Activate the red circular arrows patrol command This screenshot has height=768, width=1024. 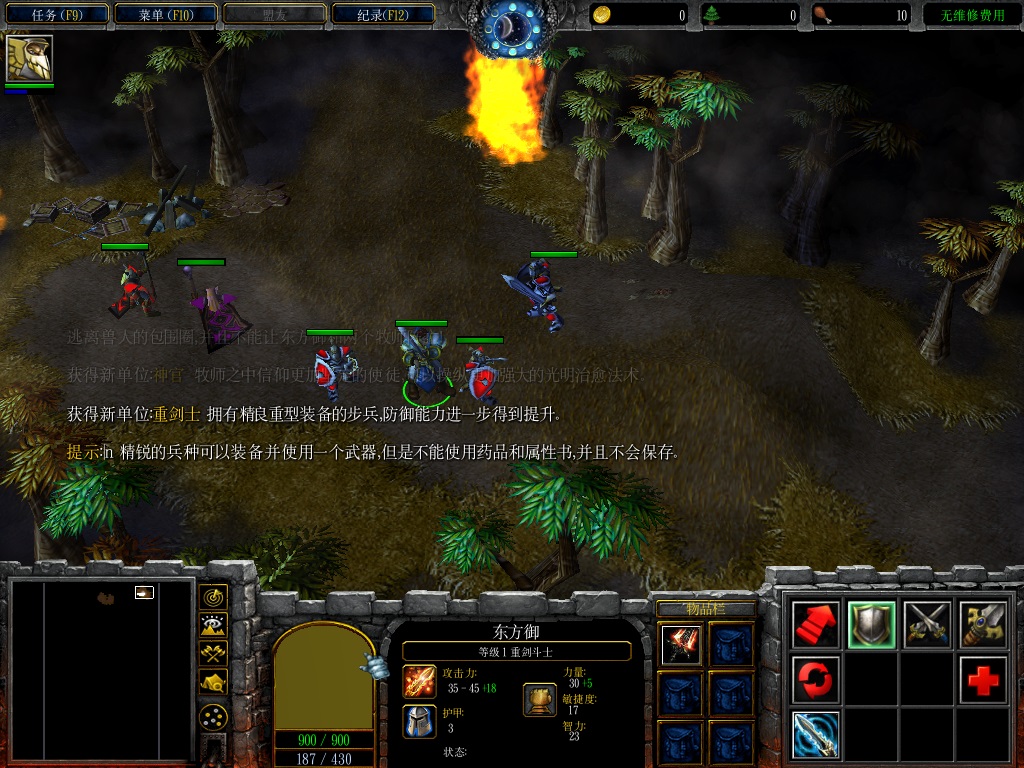pos(816,680)
